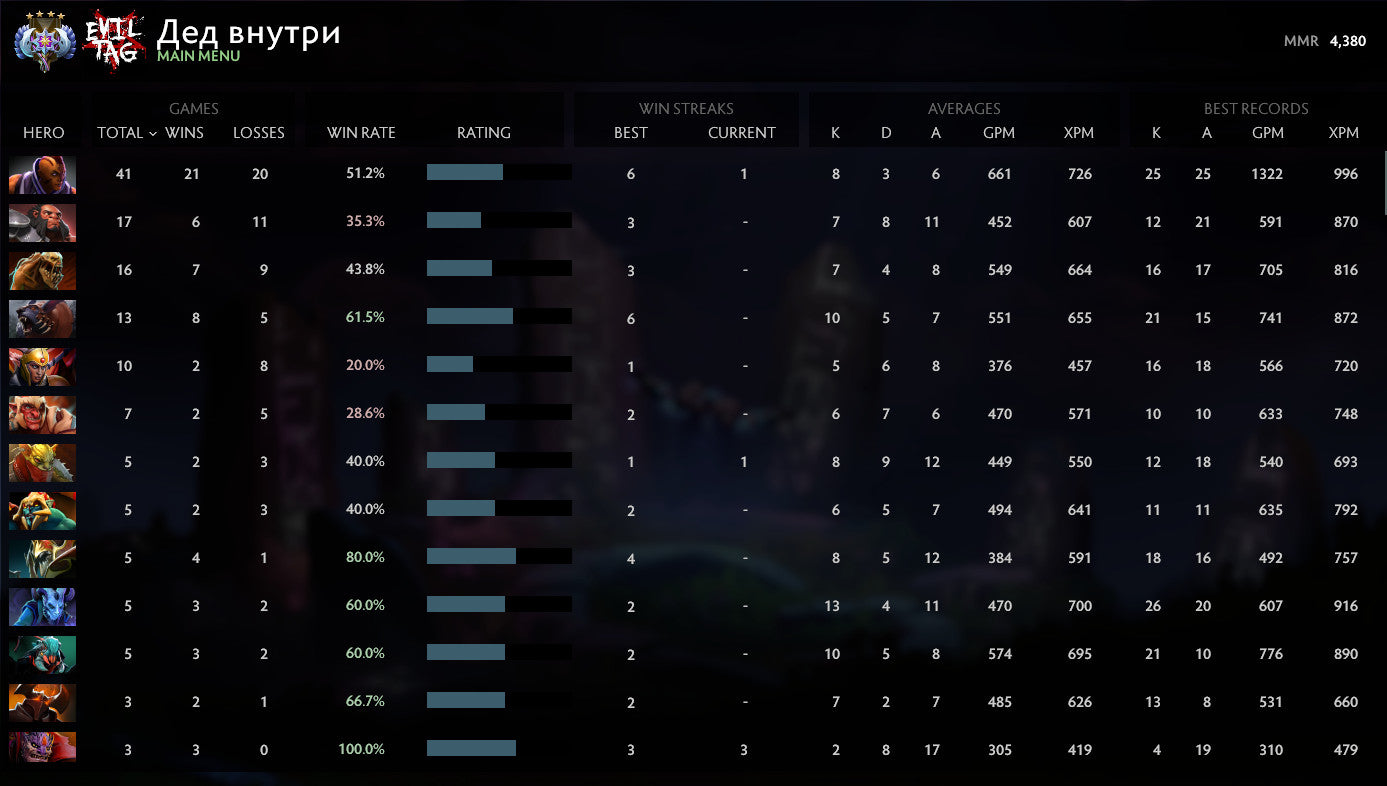
Task: Select the Anti-Mage hero portrait
Action: (x=42, y=173)
